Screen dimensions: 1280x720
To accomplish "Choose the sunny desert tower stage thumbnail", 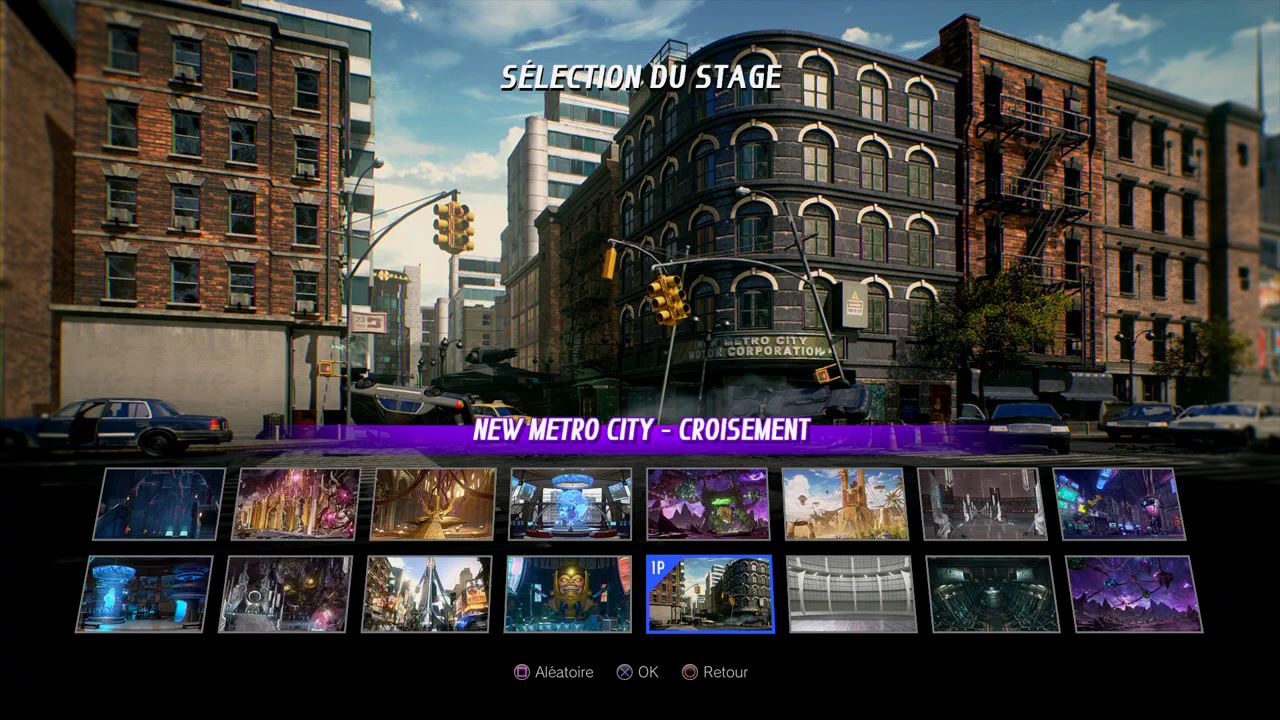I will coord(845,504).
